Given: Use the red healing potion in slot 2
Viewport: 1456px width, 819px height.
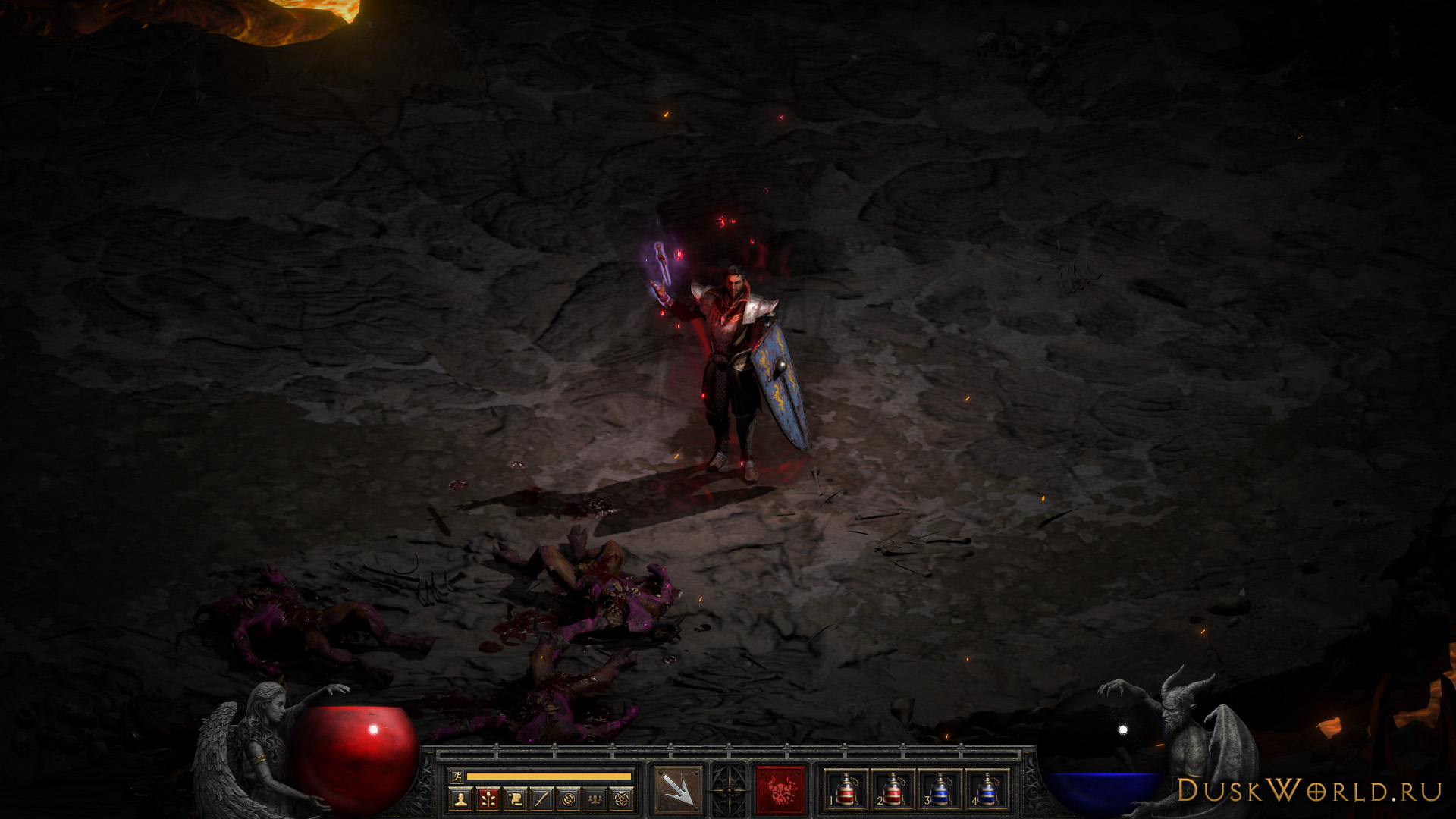Looking at the screenshot, I should [x=893, y=790].
